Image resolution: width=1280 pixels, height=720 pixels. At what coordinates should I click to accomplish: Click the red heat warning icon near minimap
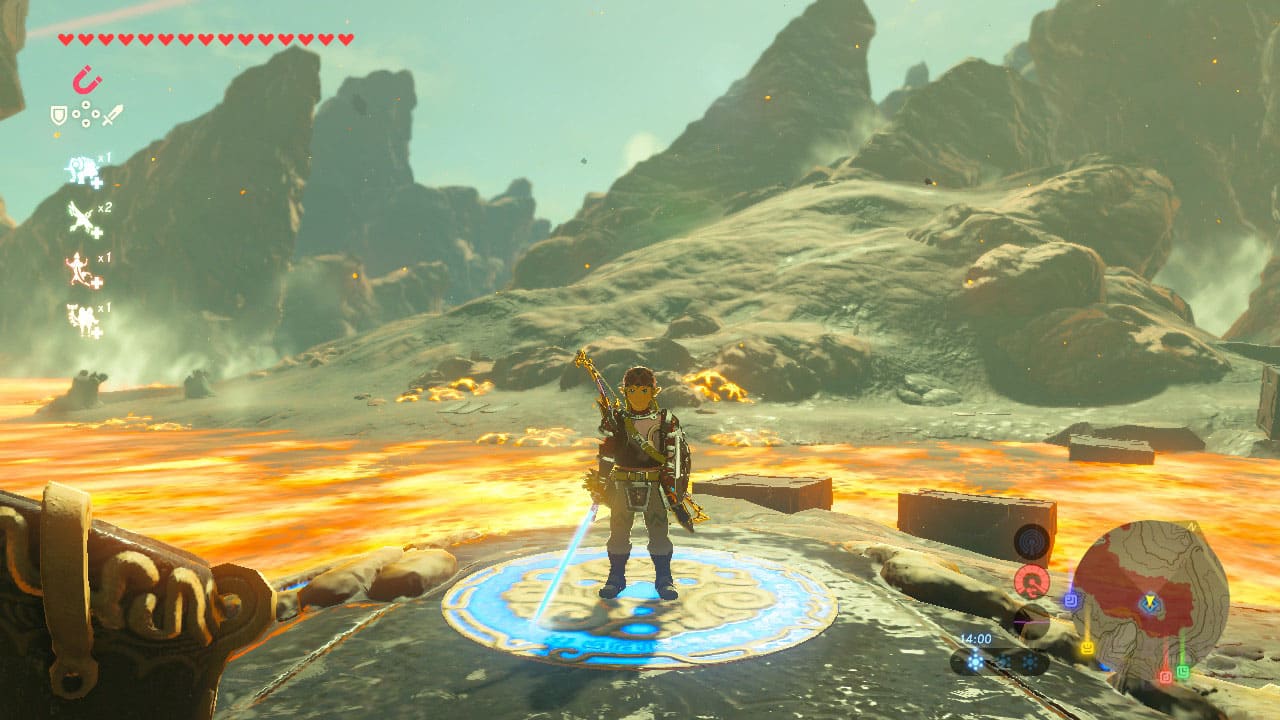coord(1031,580)
